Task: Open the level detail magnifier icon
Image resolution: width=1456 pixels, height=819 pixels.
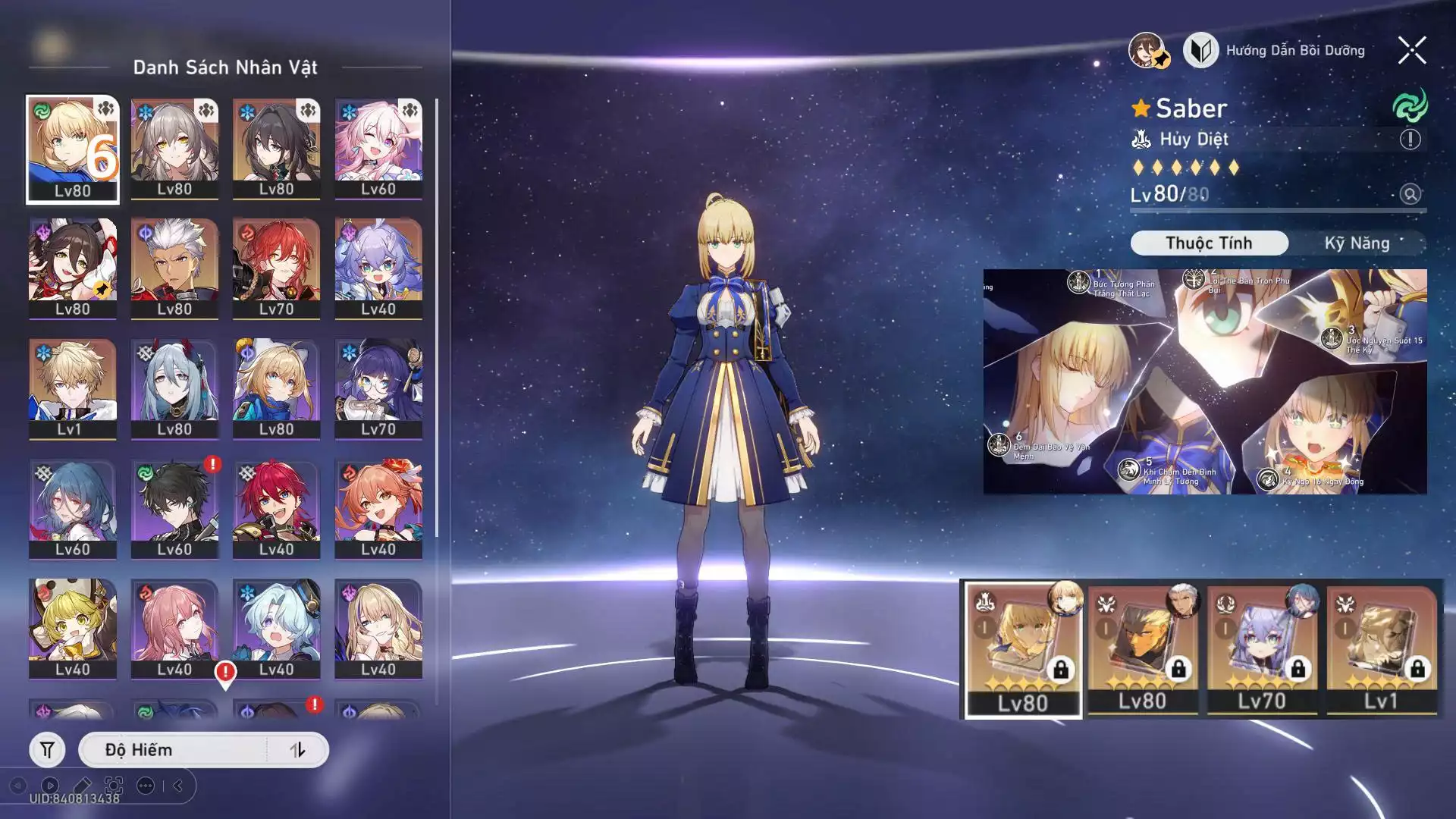Action: click(1410, 195)
